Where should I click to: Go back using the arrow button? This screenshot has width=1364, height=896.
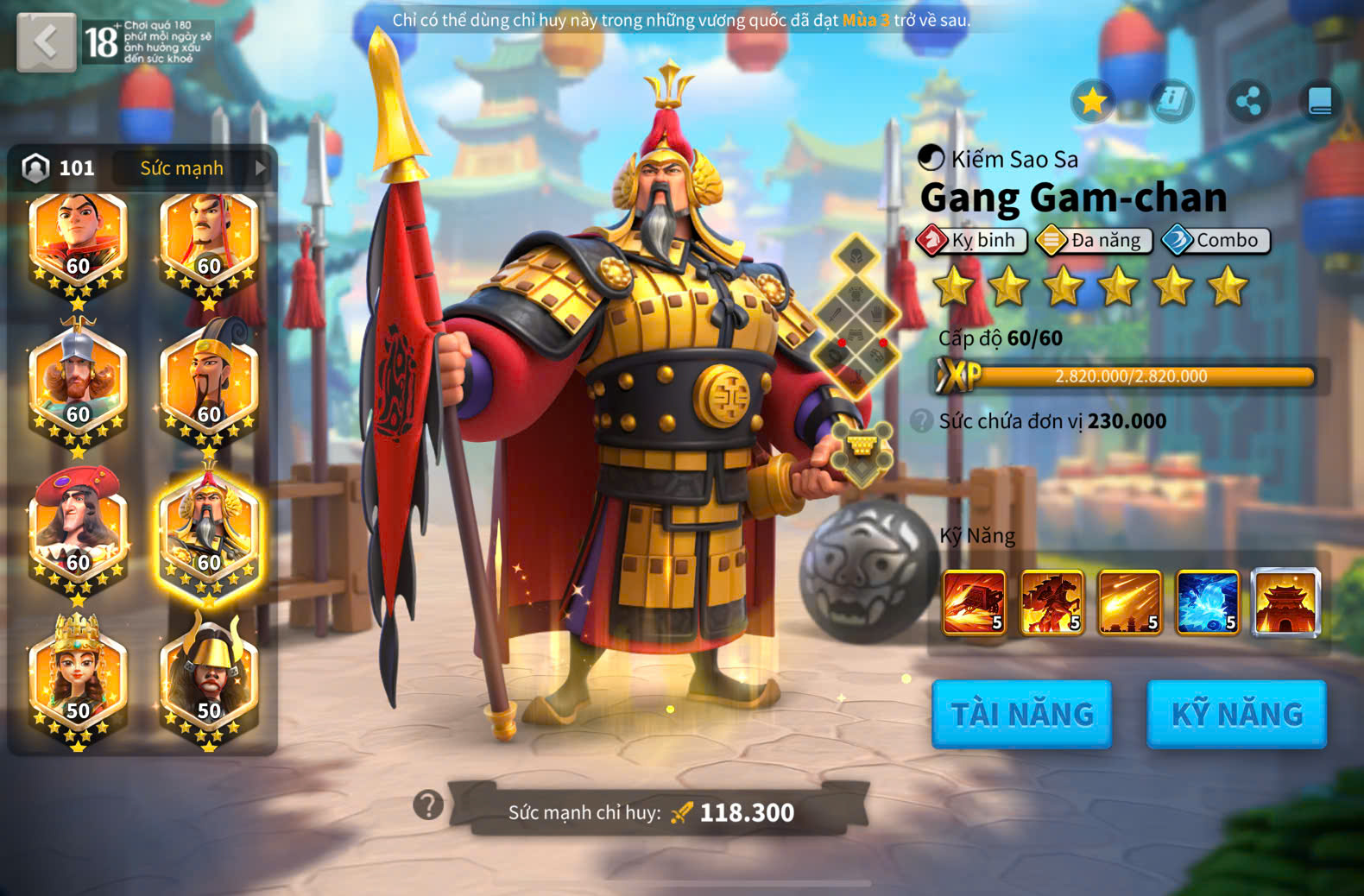click(x=46, y=41)
